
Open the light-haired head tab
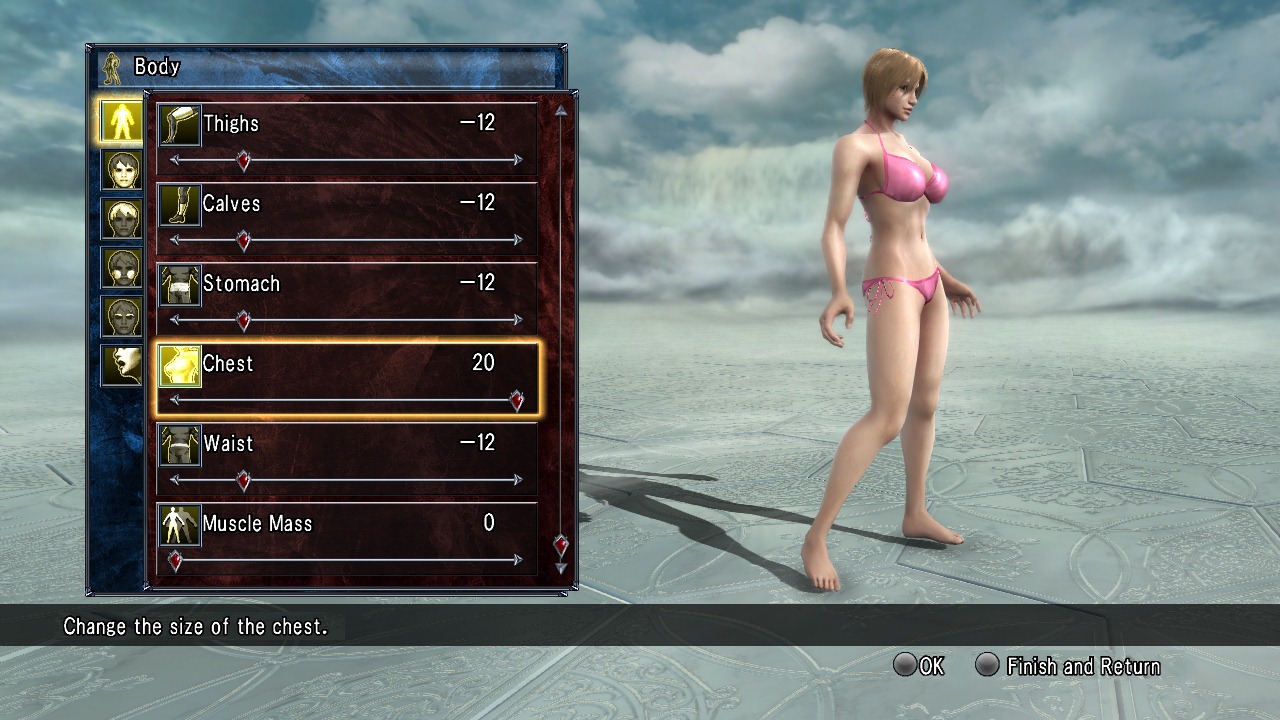(121, 219)
